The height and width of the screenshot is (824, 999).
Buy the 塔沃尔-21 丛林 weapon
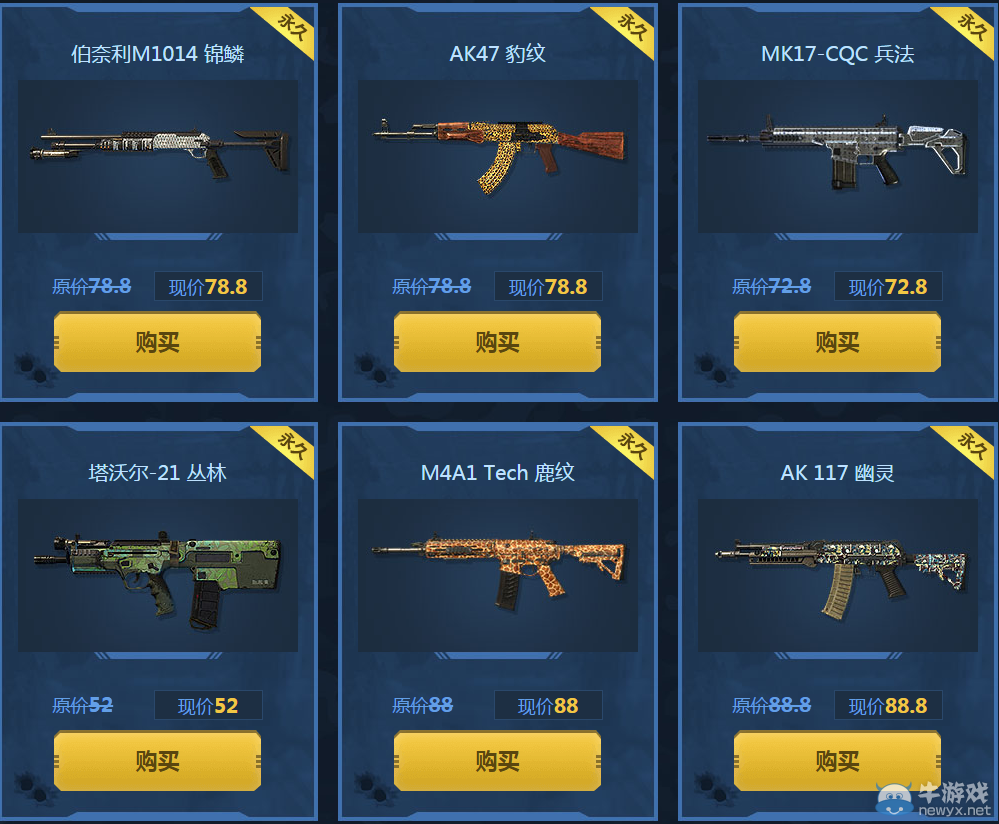(157, 761)
